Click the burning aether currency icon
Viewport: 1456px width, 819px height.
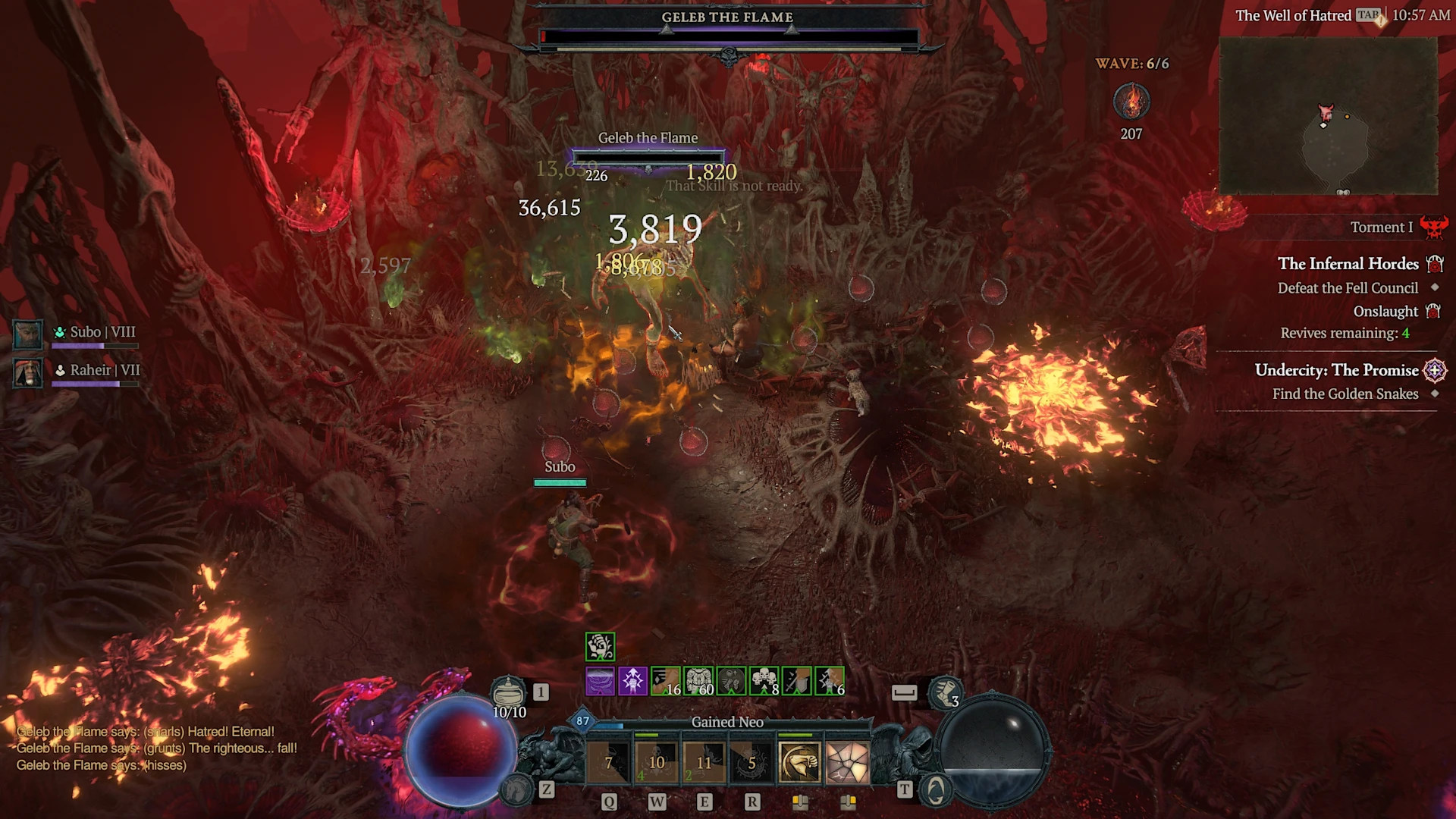point(1131,102)
